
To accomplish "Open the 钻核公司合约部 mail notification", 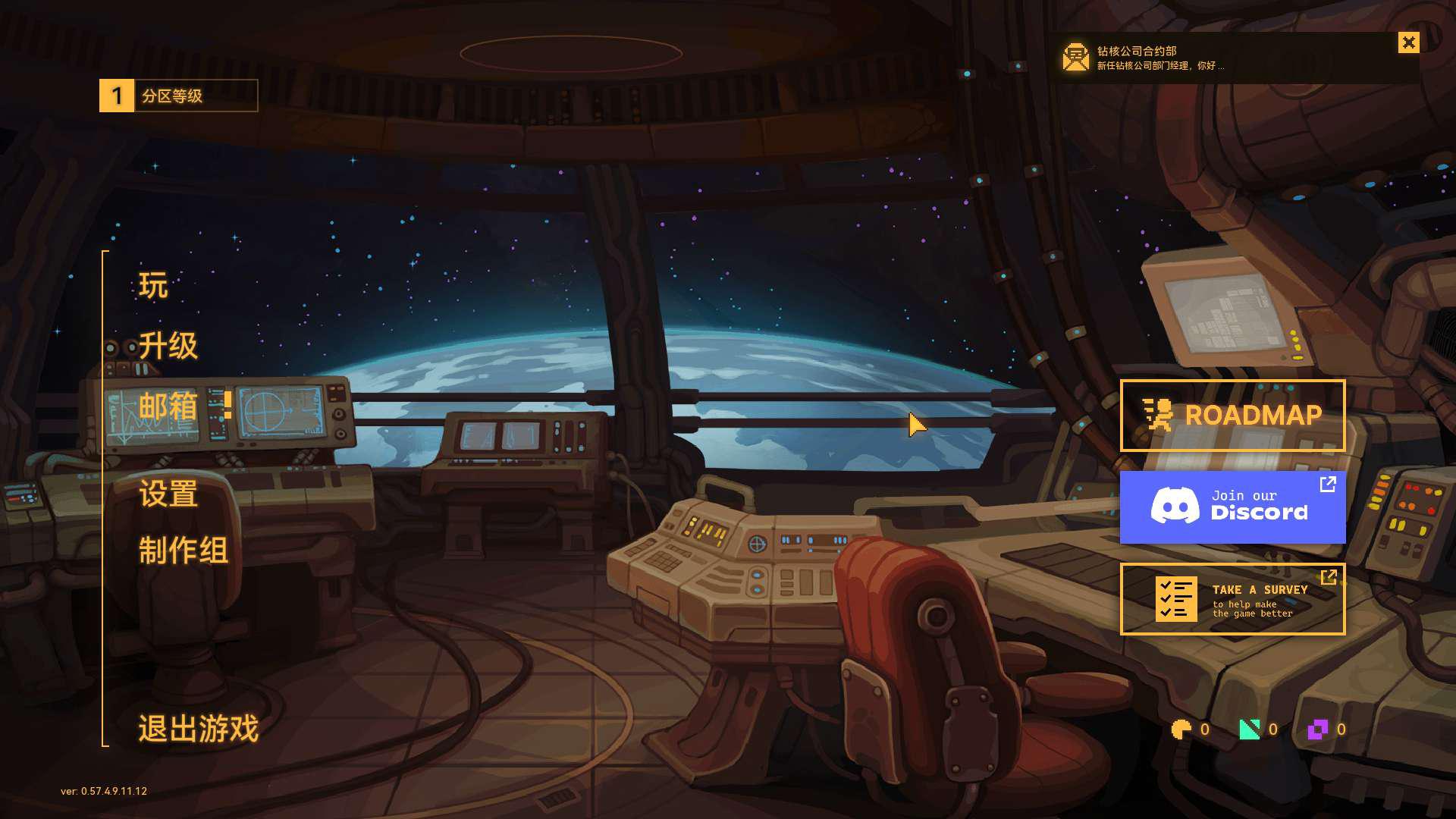I will point(1160,58).
